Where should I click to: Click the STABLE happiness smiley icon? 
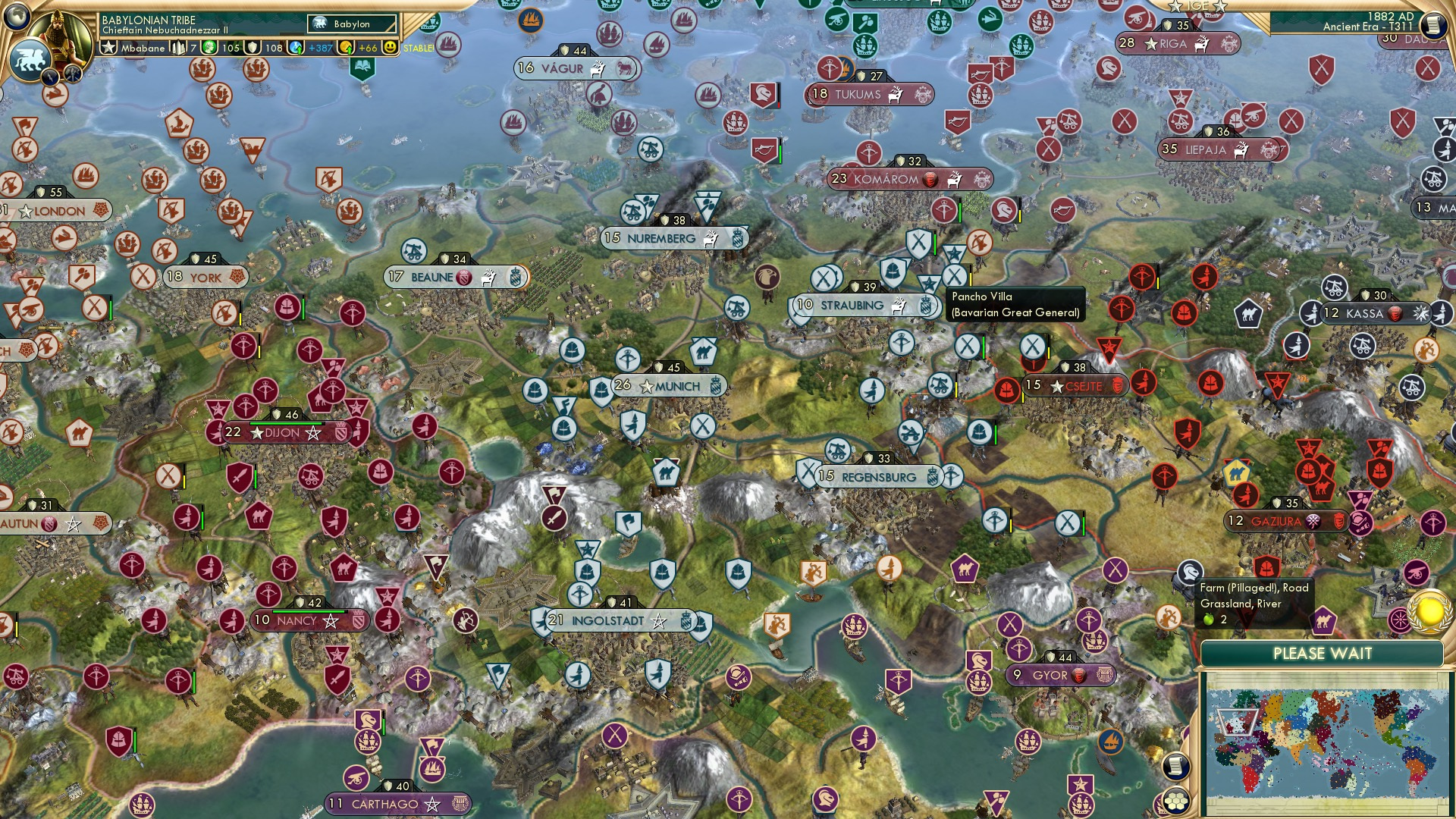391,47
